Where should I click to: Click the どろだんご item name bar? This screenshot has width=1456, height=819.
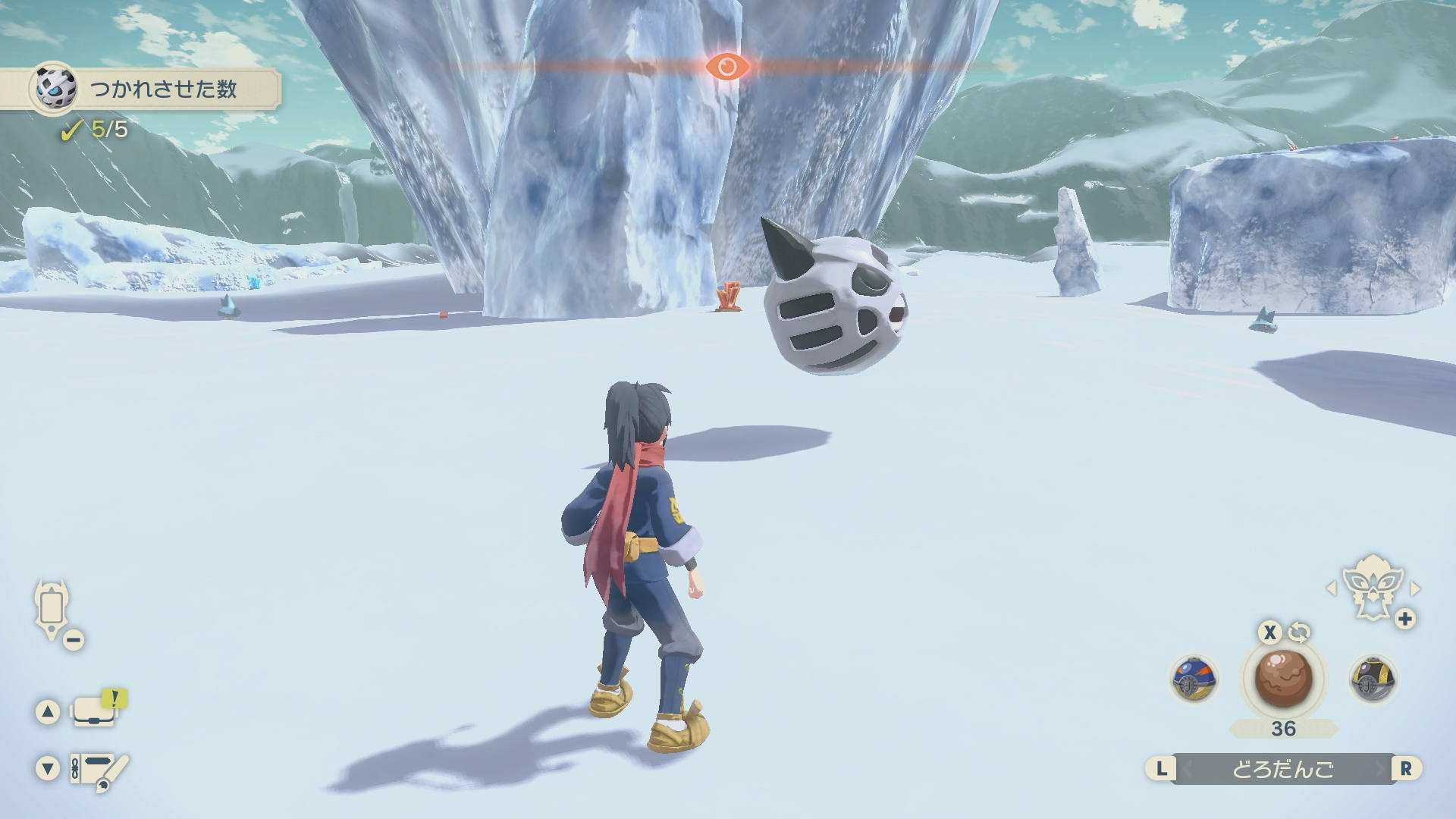(x=1282, y=769)
